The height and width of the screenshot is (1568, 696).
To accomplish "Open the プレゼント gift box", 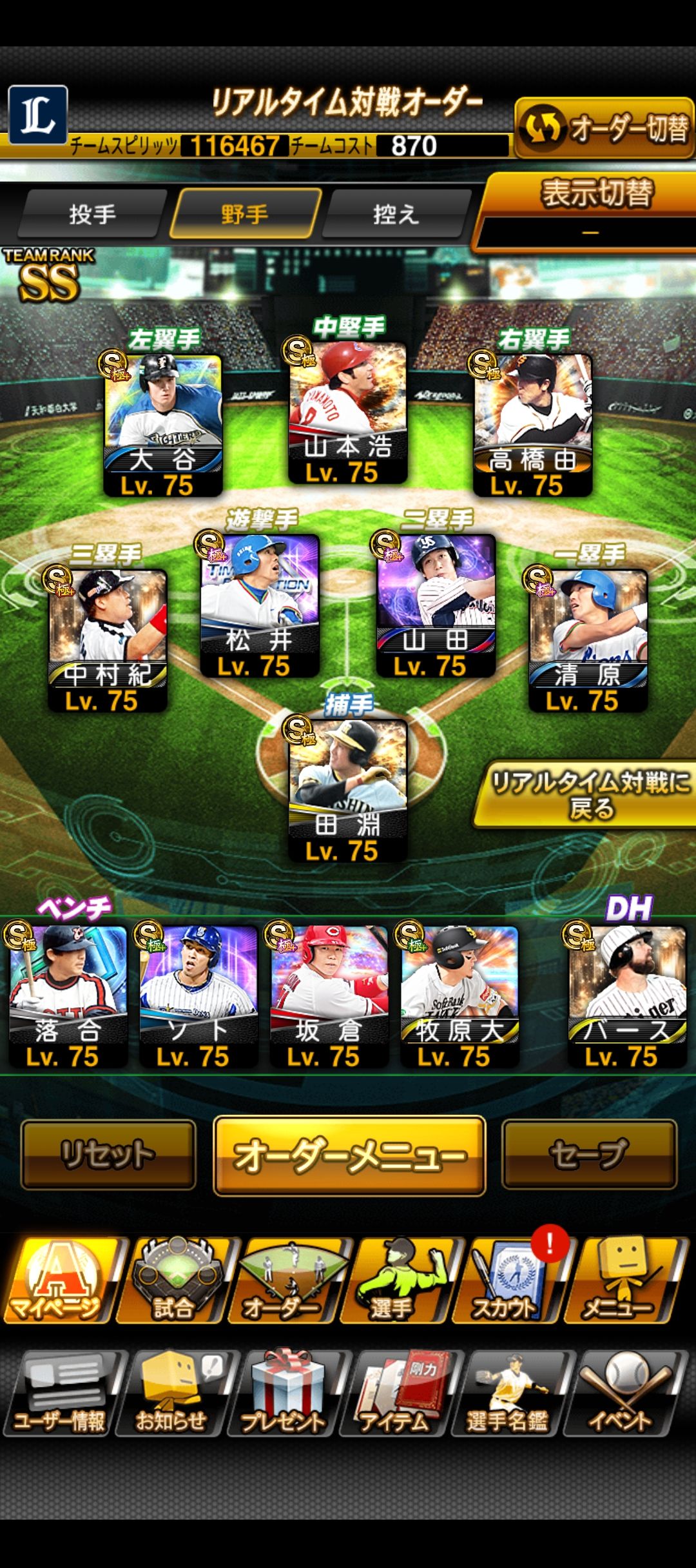I will pos(284,1393).
